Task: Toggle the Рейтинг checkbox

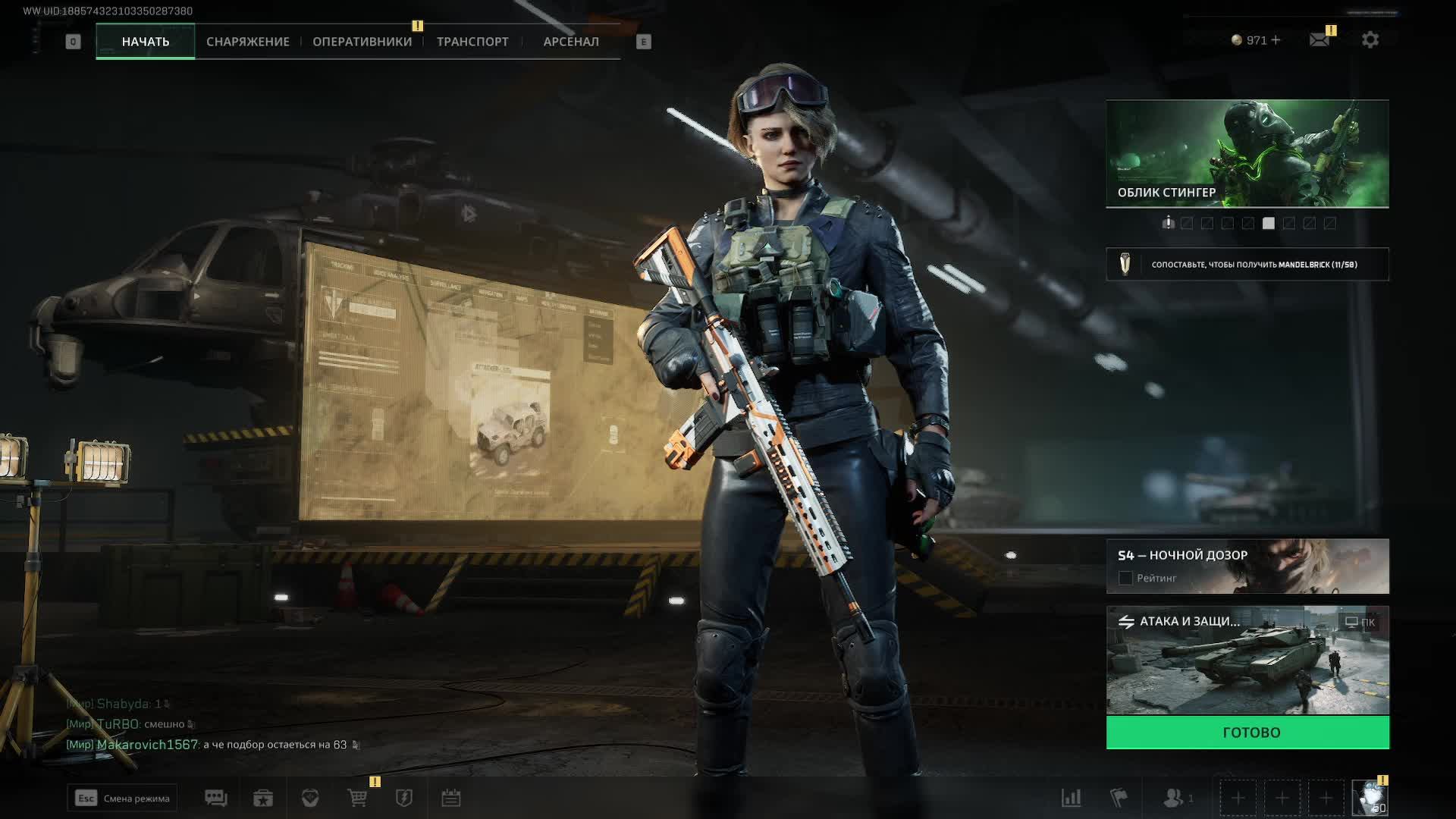Action: (x=1125, y=579)
